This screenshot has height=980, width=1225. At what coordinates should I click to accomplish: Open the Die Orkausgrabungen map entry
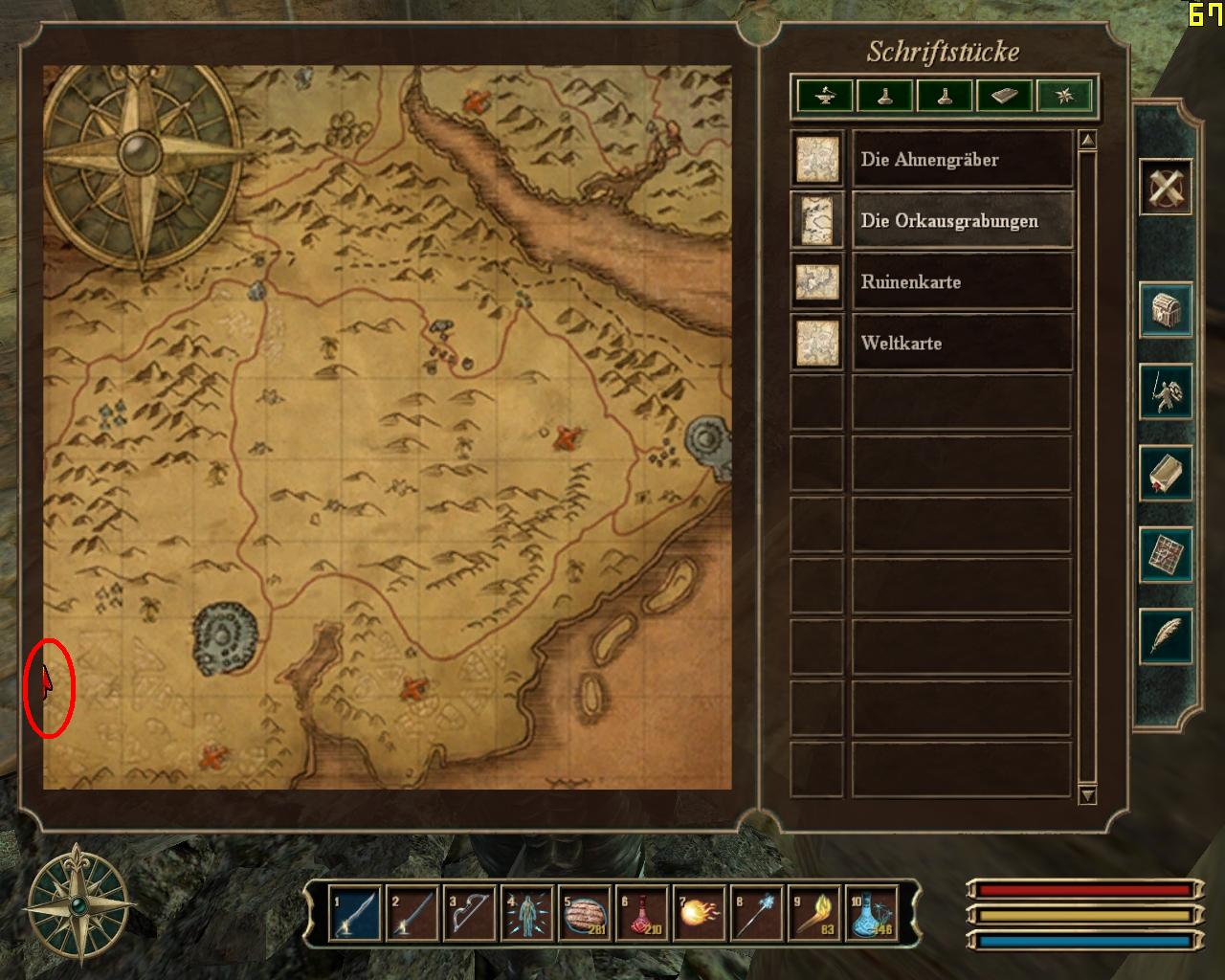961,221
